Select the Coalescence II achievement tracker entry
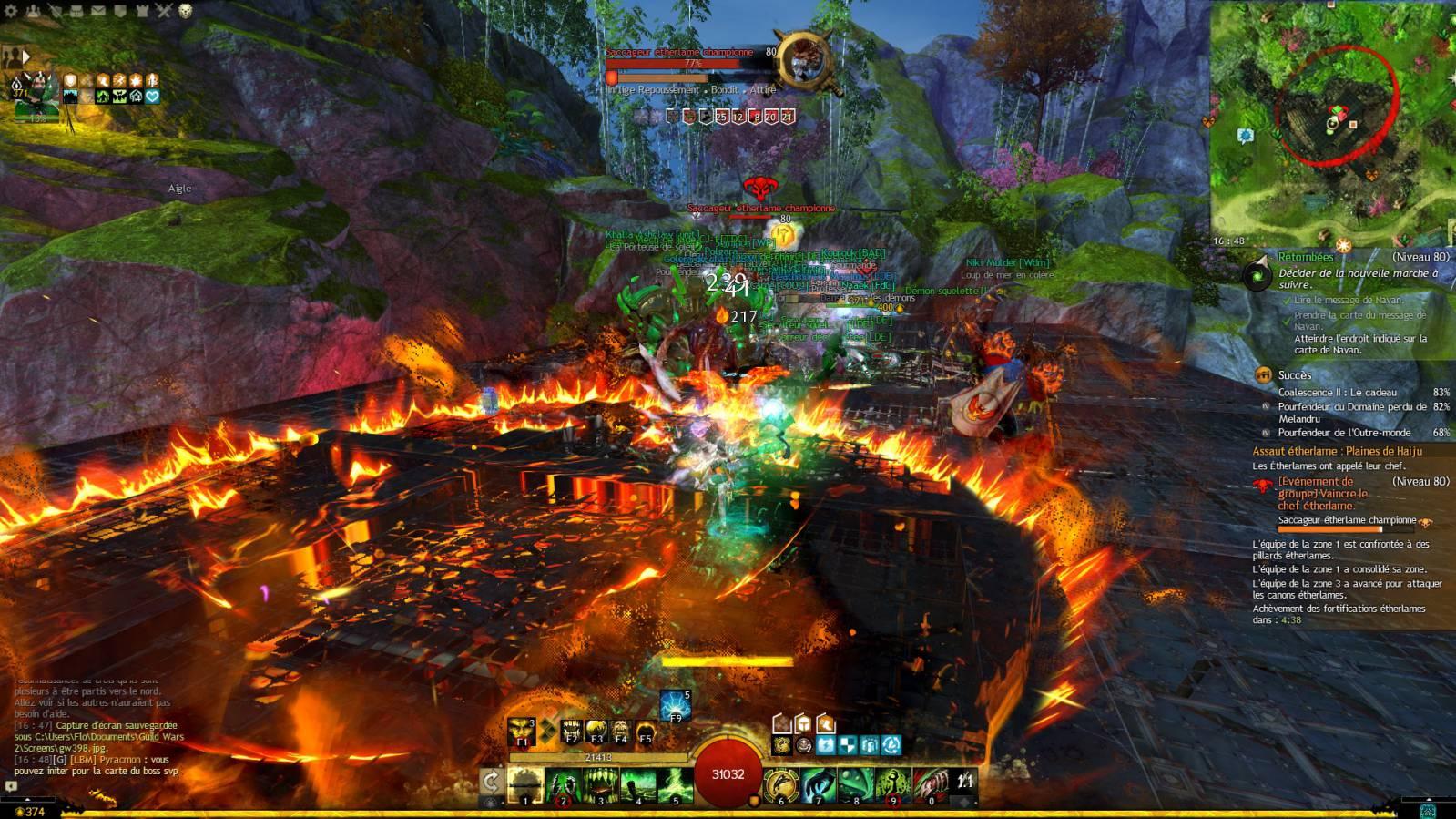 (1337, 393)
